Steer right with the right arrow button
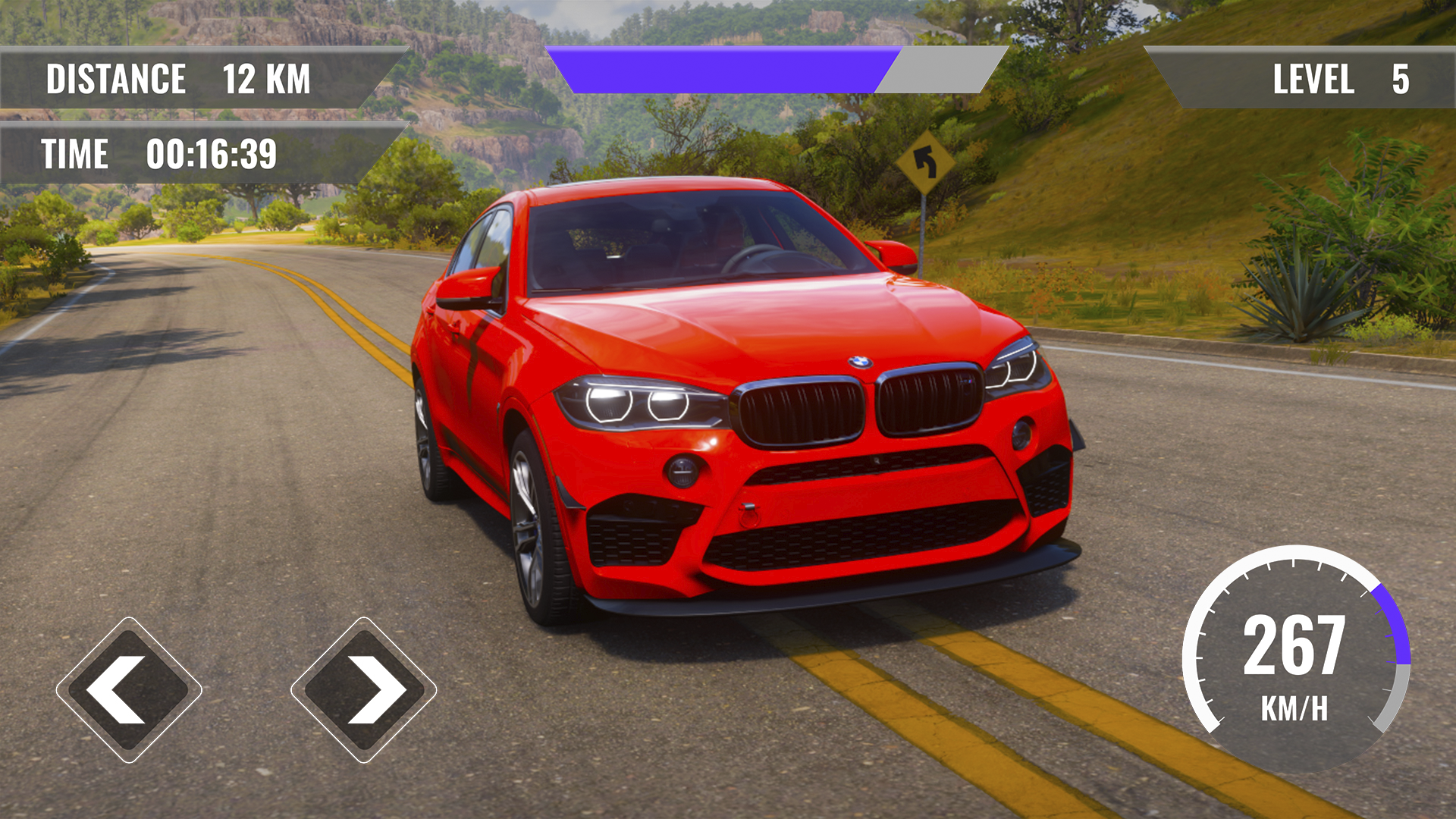The image size is (1456, 819). pyautogui.click(x=364, y=690)
